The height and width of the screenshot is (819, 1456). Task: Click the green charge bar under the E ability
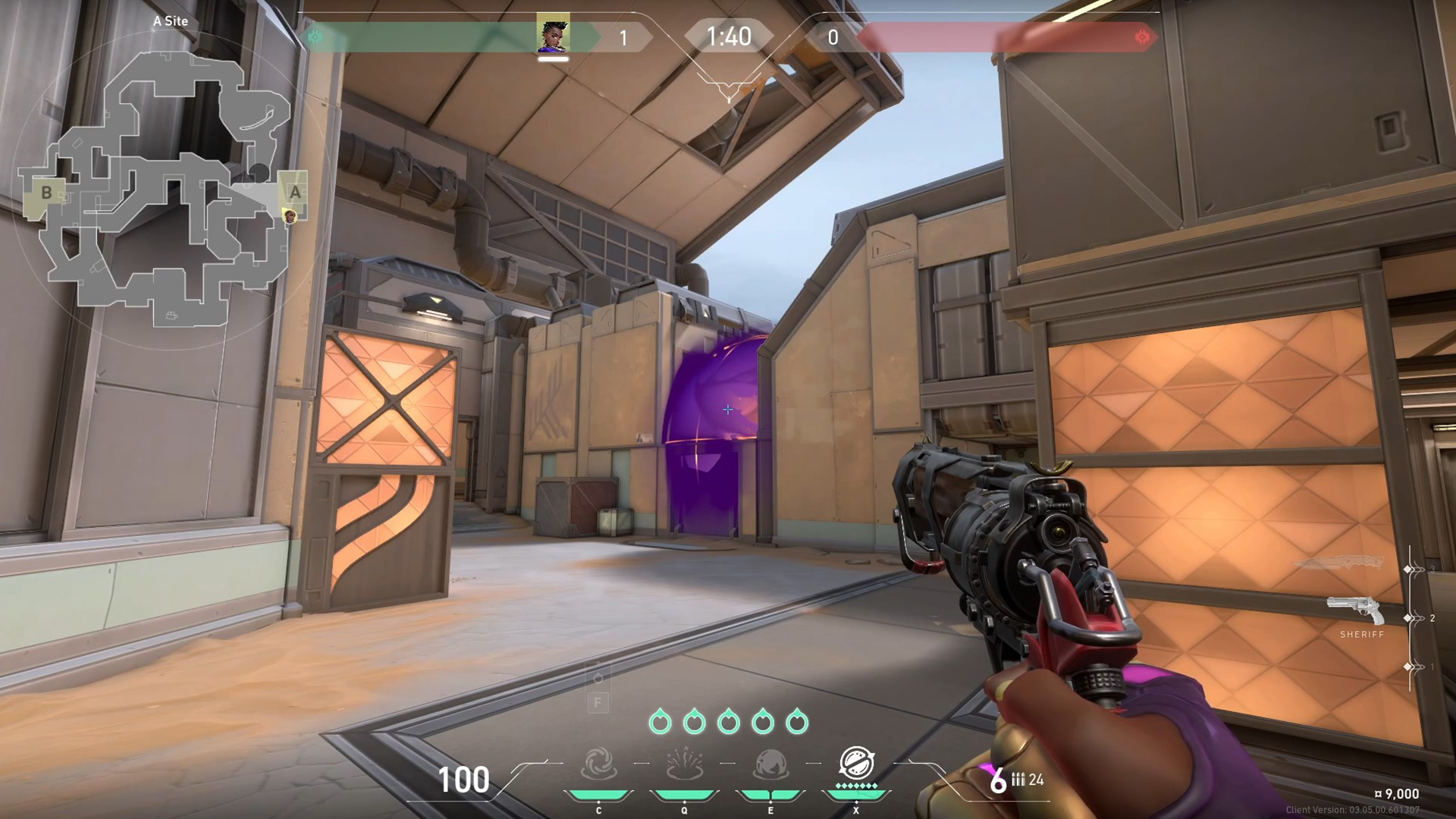[x=770, y=793]
